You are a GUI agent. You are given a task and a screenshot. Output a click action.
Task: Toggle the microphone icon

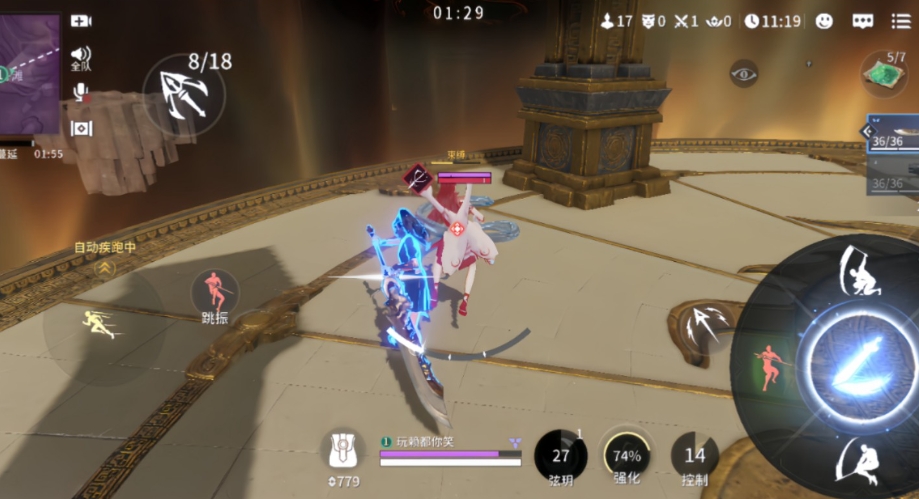81,93
